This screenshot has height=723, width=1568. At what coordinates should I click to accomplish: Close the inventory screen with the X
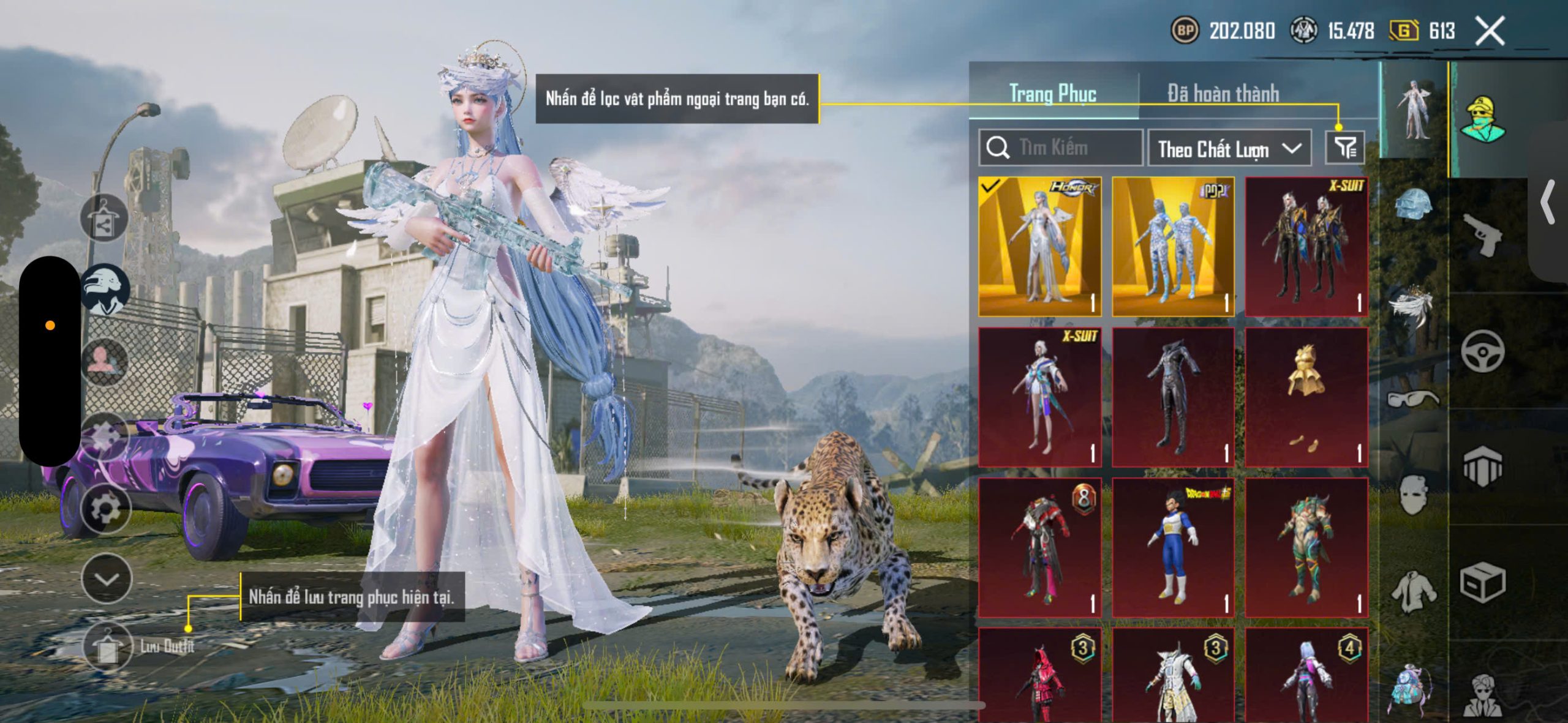pos(1489,31)
